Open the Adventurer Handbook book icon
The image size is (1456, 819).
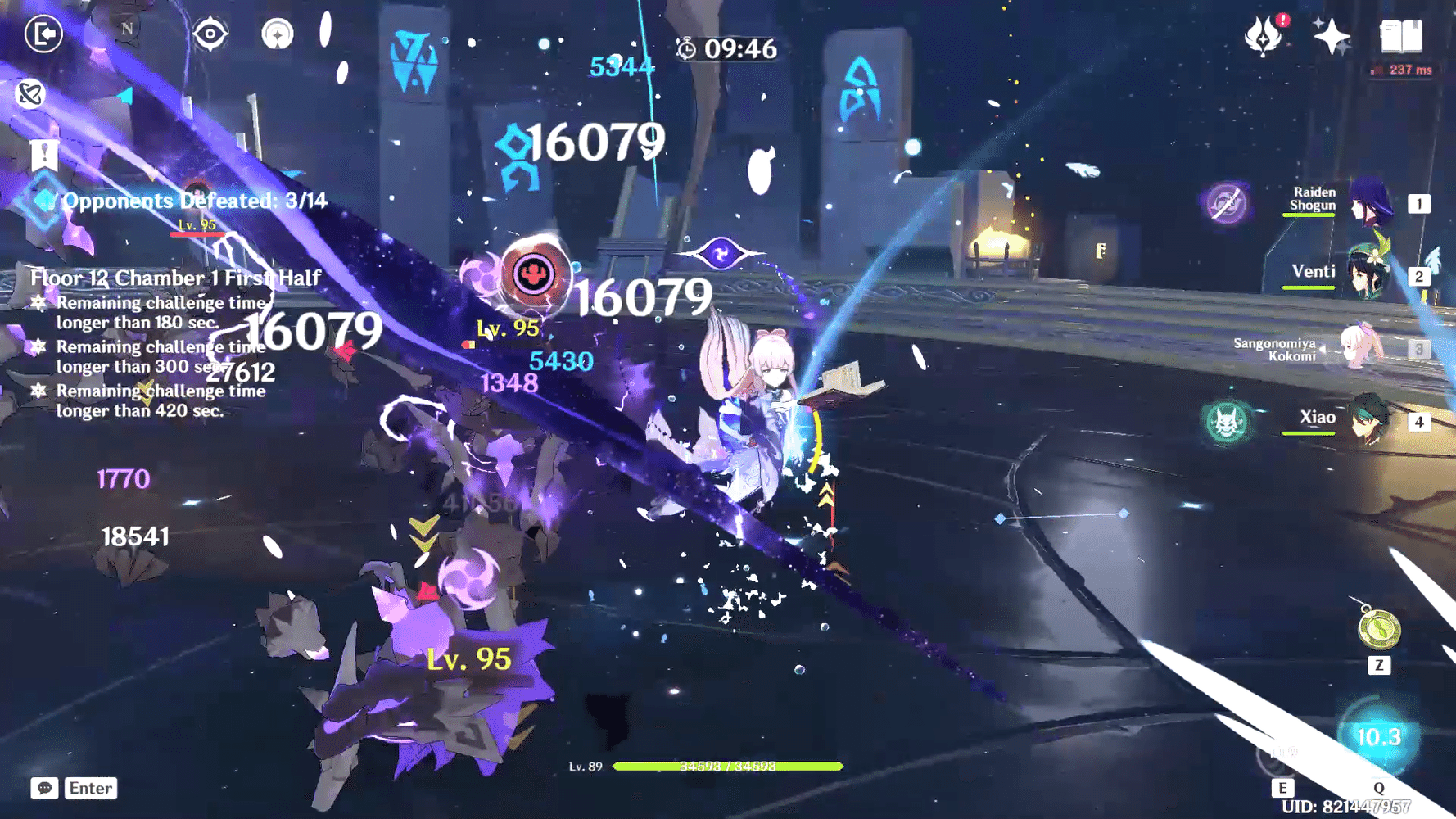(x=1399, y=36)
